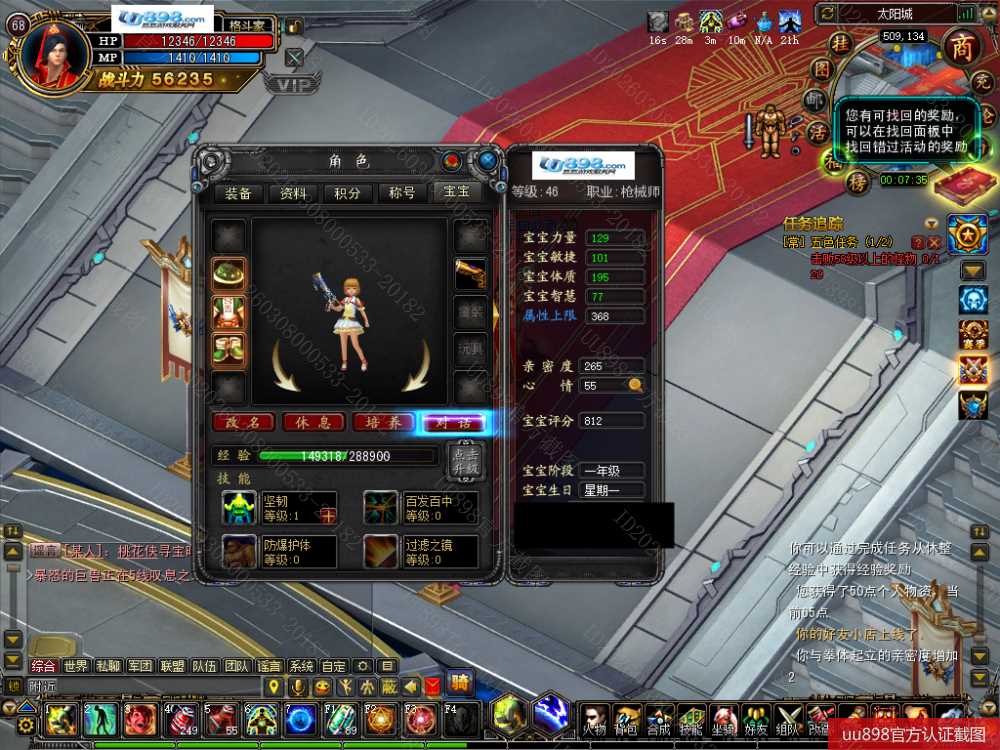The image size is (1000, 750).
Task: Click the red 改名 rename button
Action: [243, 423]
